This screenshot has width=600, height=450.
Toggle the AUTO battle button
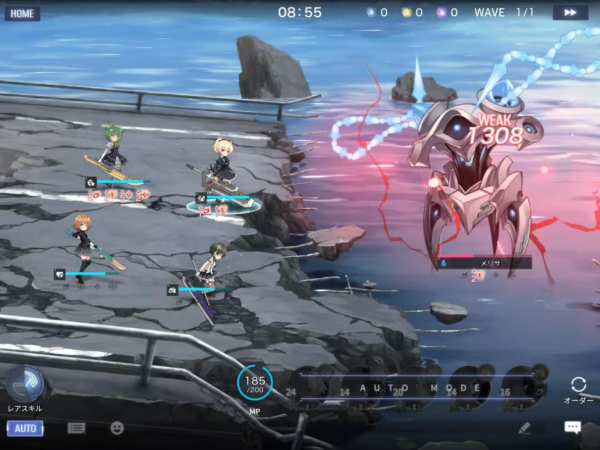point(25,428)
